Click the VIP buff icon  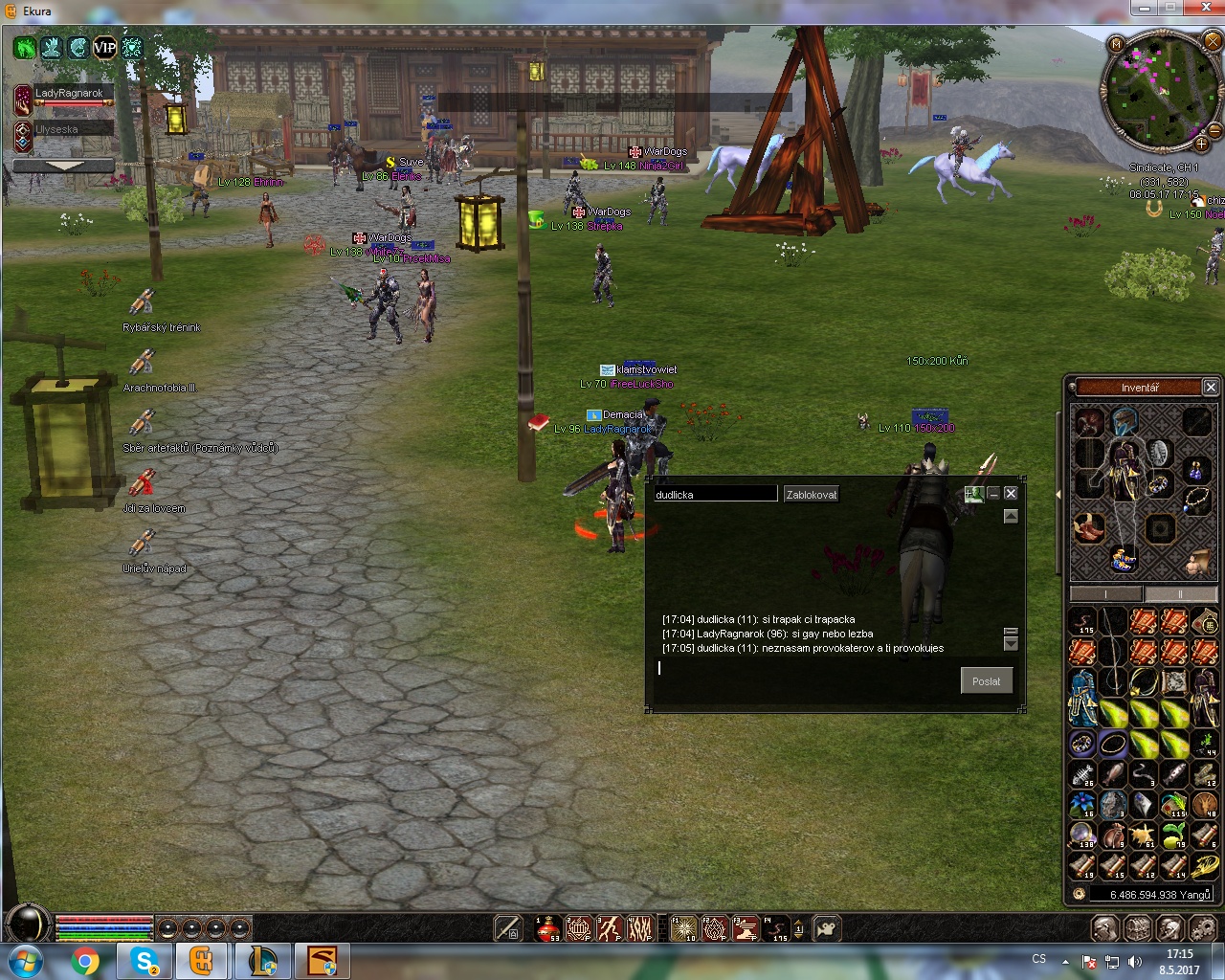[104, 47]
